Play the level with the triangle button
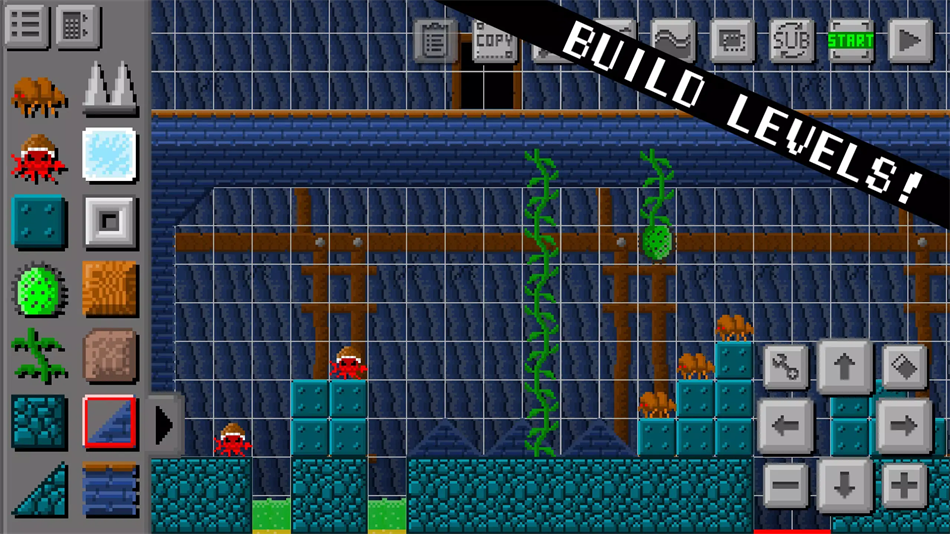The width and height of the screenshot is (950, 534). [x=910, y=41]
